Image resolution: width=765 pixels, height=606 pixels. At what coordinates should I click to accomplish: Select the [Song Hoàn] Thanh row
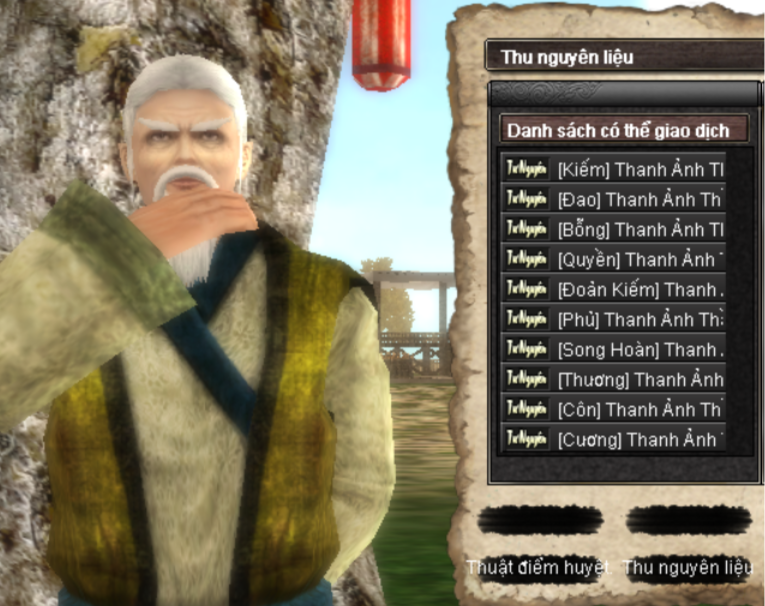tap(613, 349)
